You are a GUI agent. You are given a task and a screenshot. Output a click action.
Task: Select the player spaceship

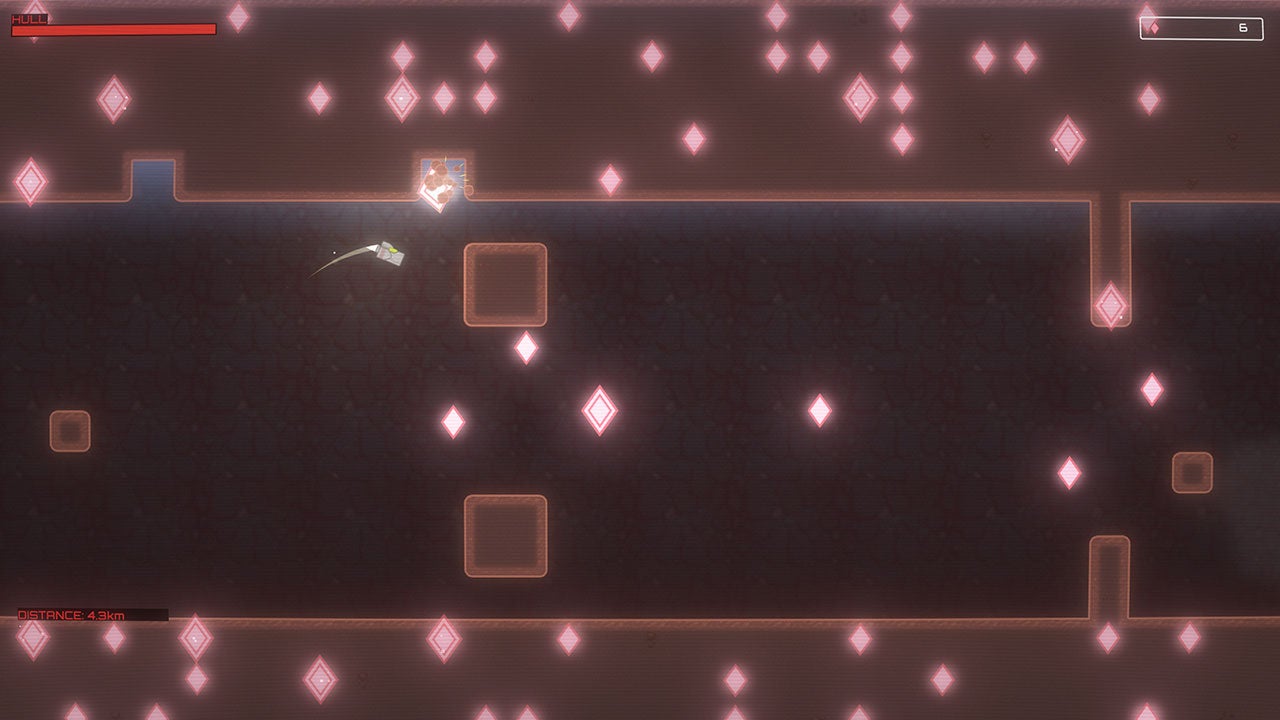pos(388,251)
